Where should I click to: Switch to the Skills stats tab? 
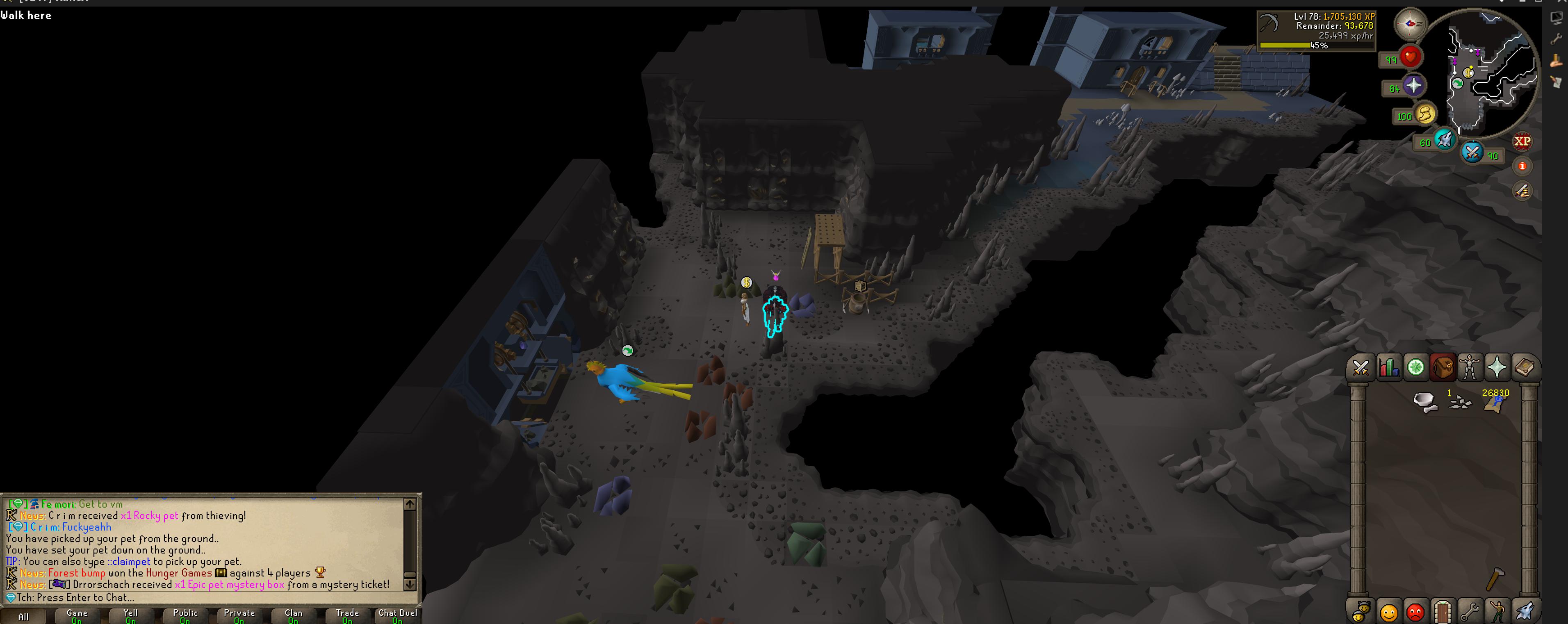click(x=1388, y=368)
